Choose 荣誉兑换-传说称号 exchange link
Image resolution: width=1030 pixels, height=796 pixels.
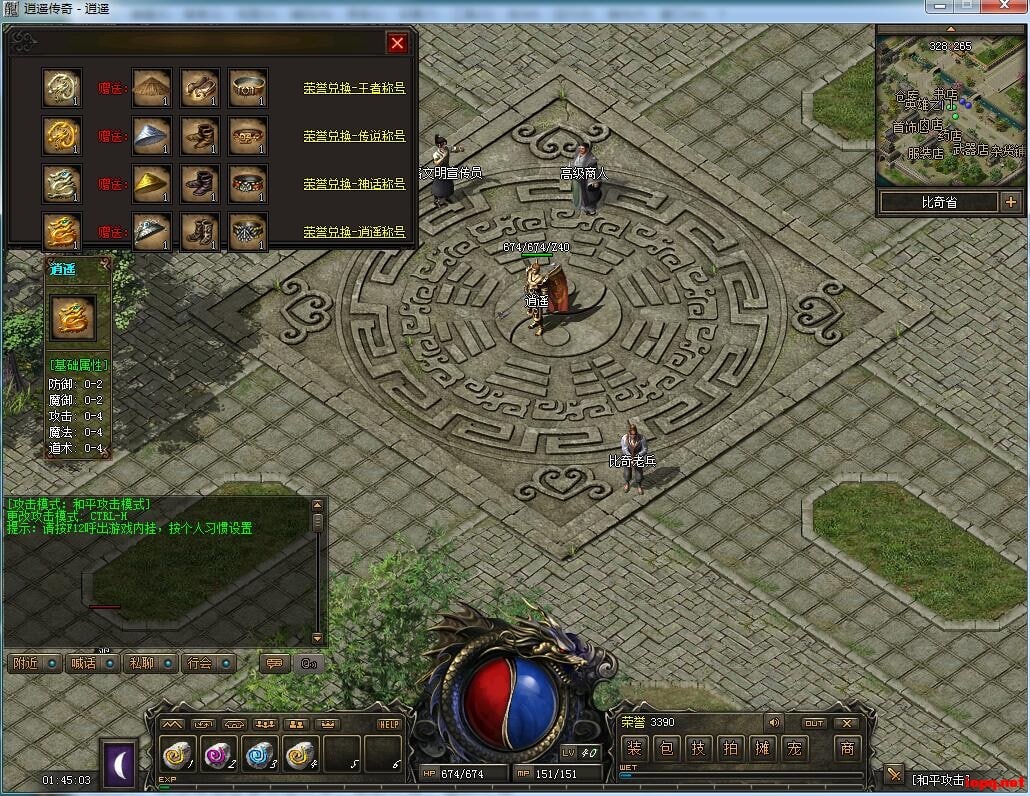click(354, 136)
